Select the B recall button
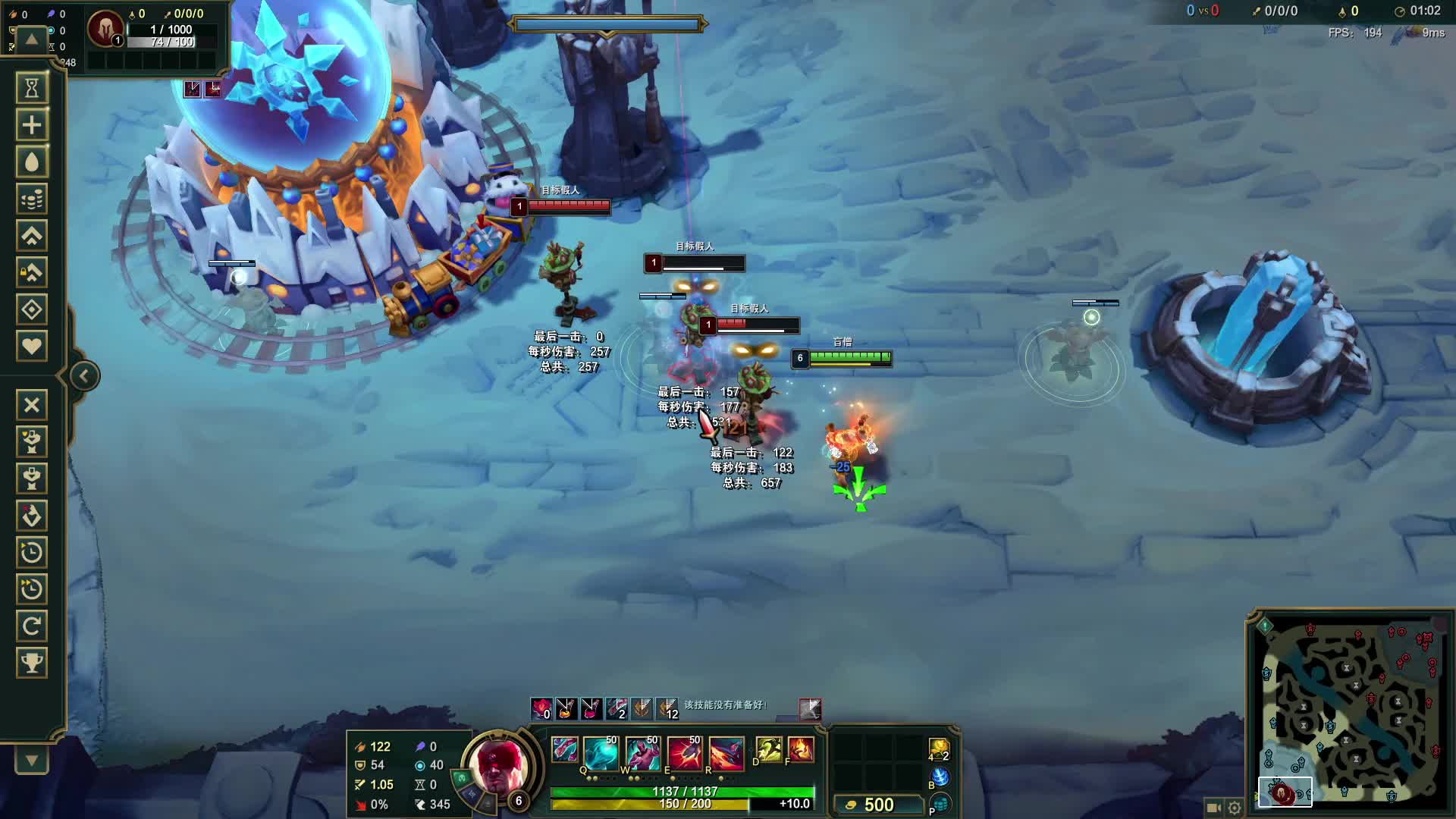This screenshot has height=819, width=1456. 940,777
